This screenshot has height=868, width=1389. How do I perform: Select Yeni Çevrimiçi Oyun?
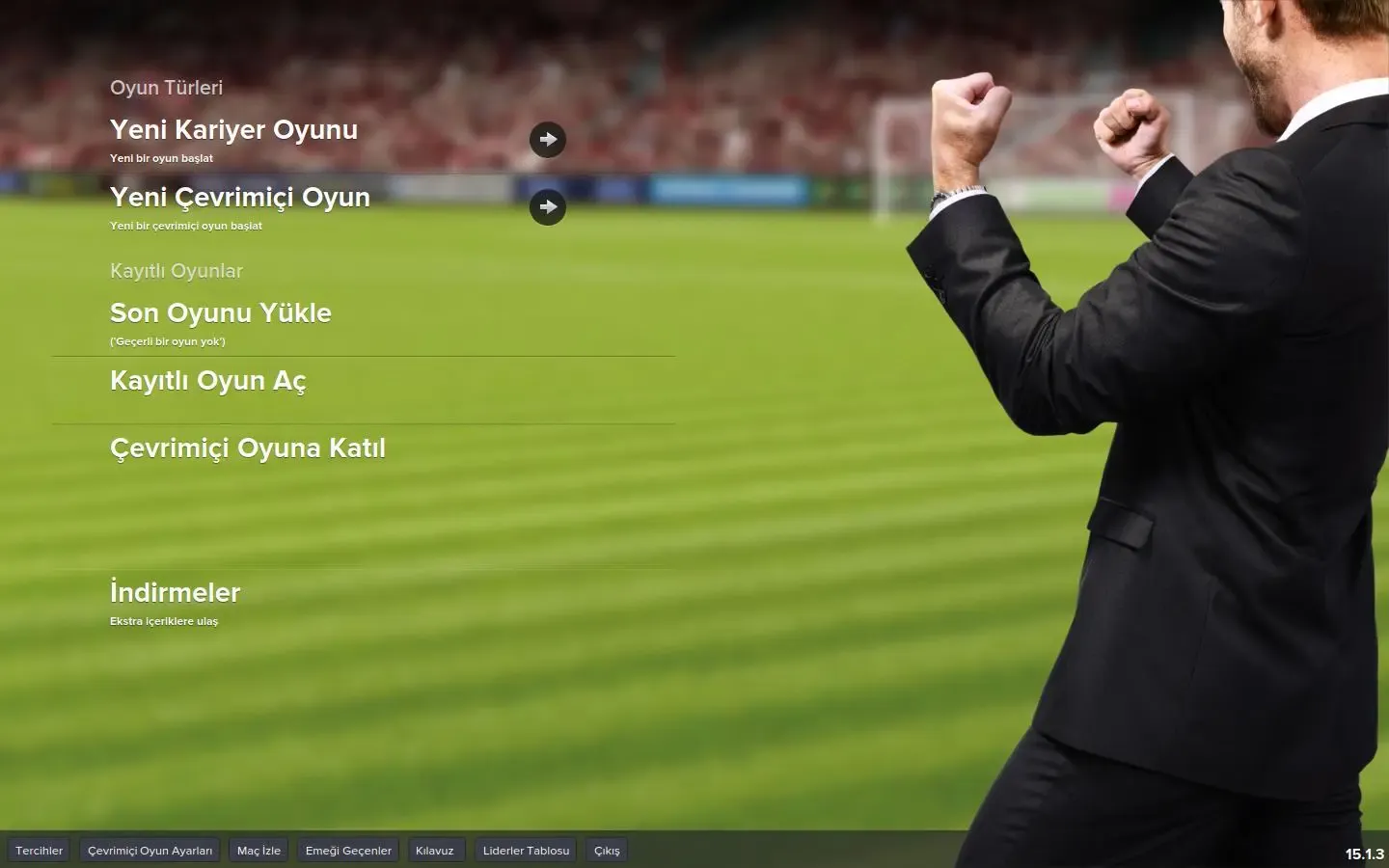pos(239,198)
